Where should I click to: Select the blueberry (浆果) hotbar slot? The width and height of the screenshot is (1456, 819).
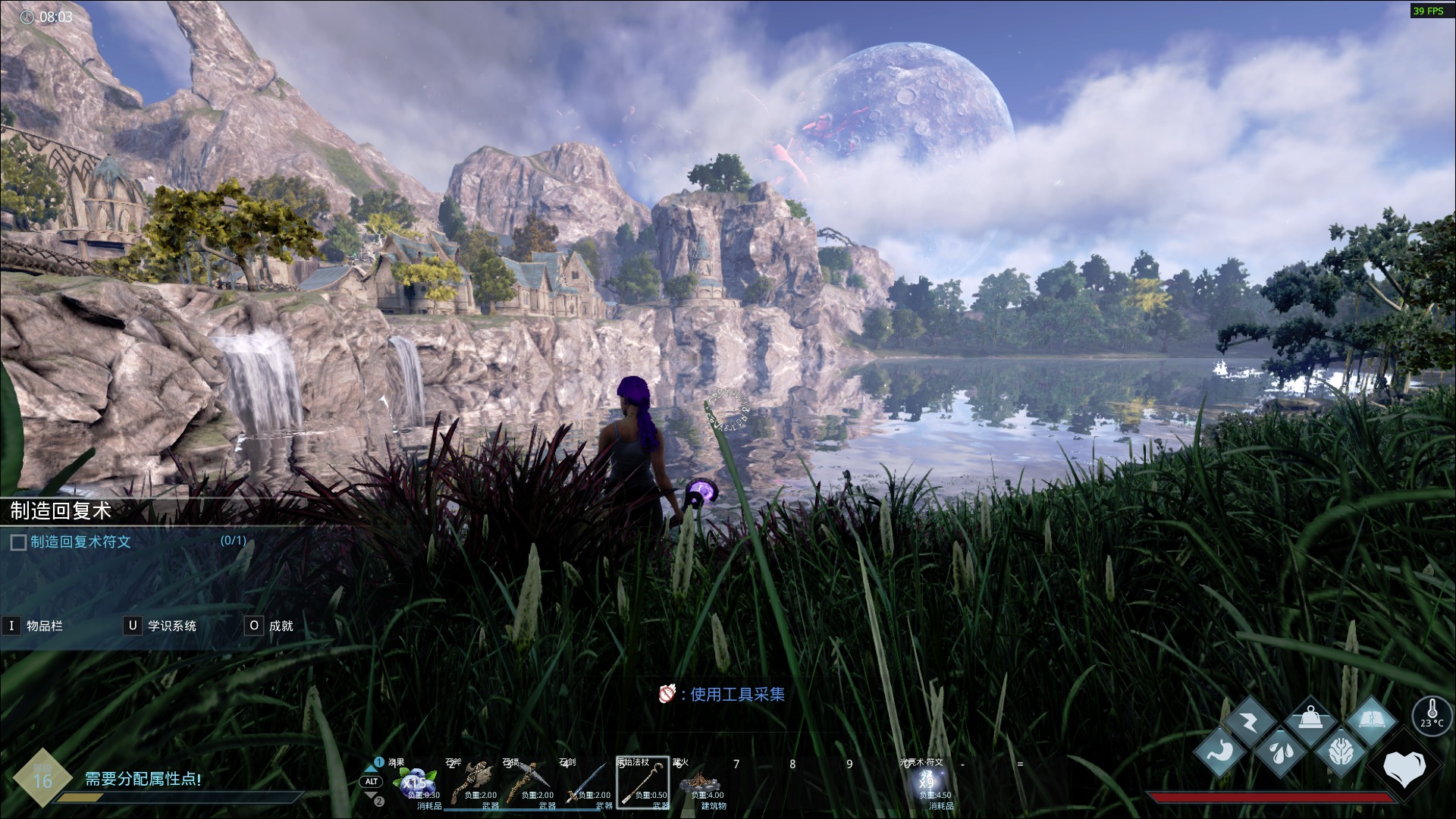(416, 783)
